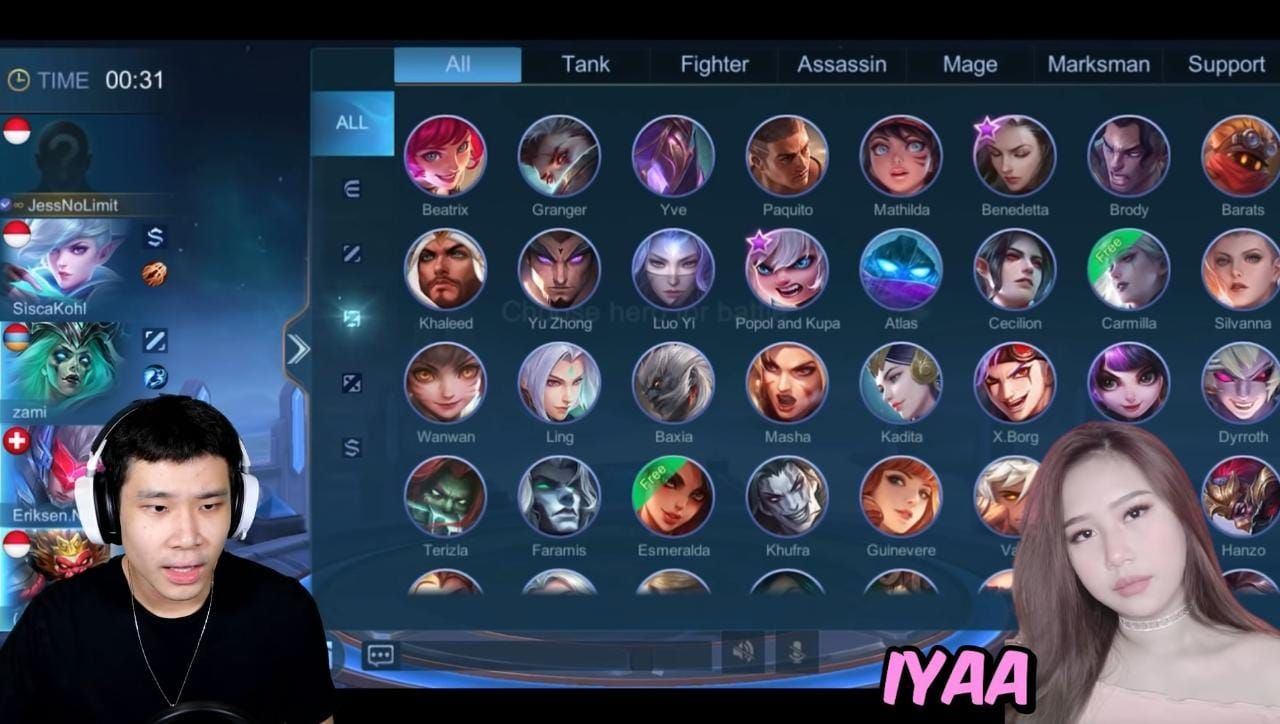Switch to the Support tab
The height and width of the screenshot is (724, 1280).
point(1226,65)
